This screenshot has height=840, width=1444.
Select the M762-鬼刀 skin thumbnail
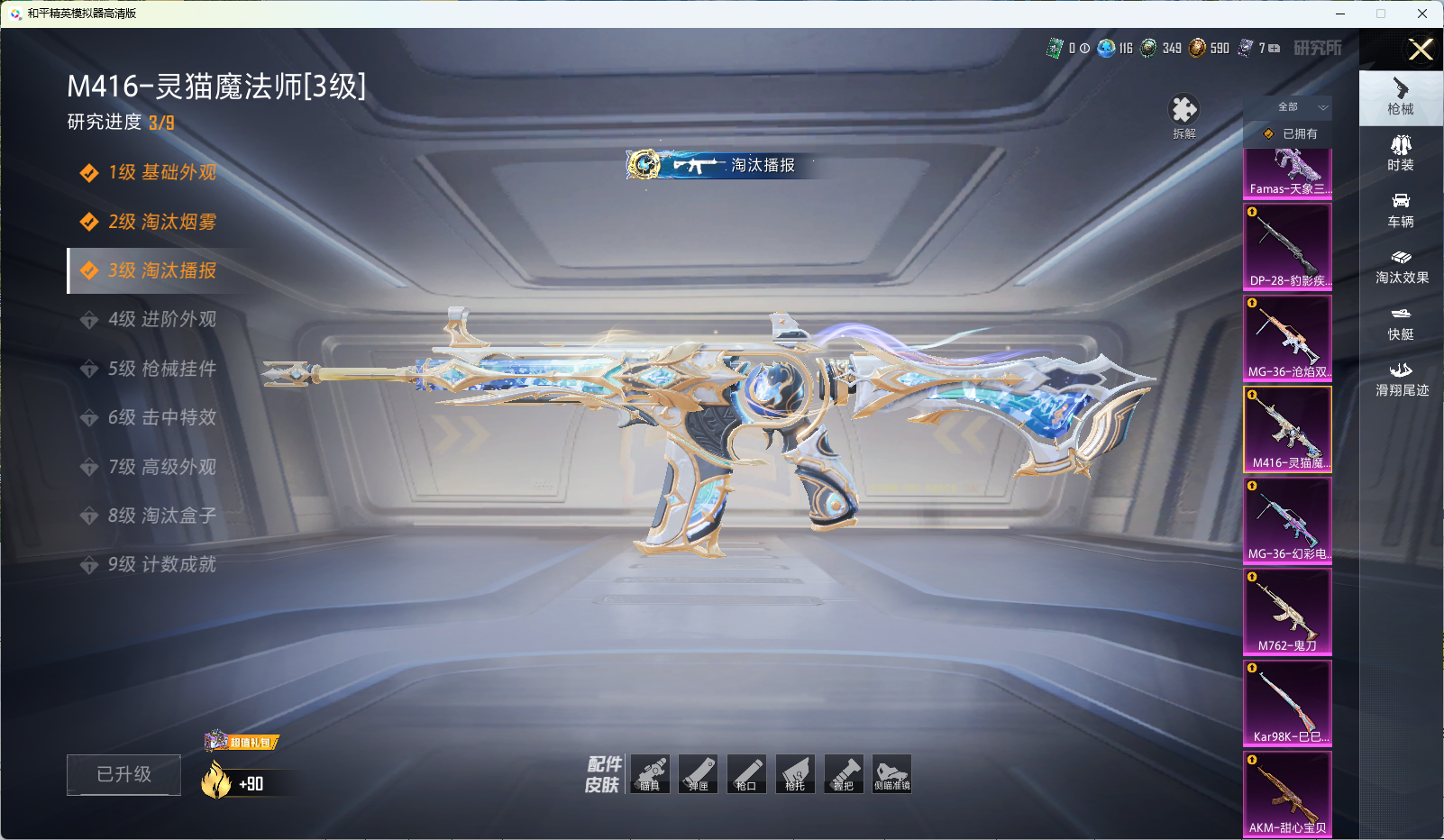[x=1287, y=611]
